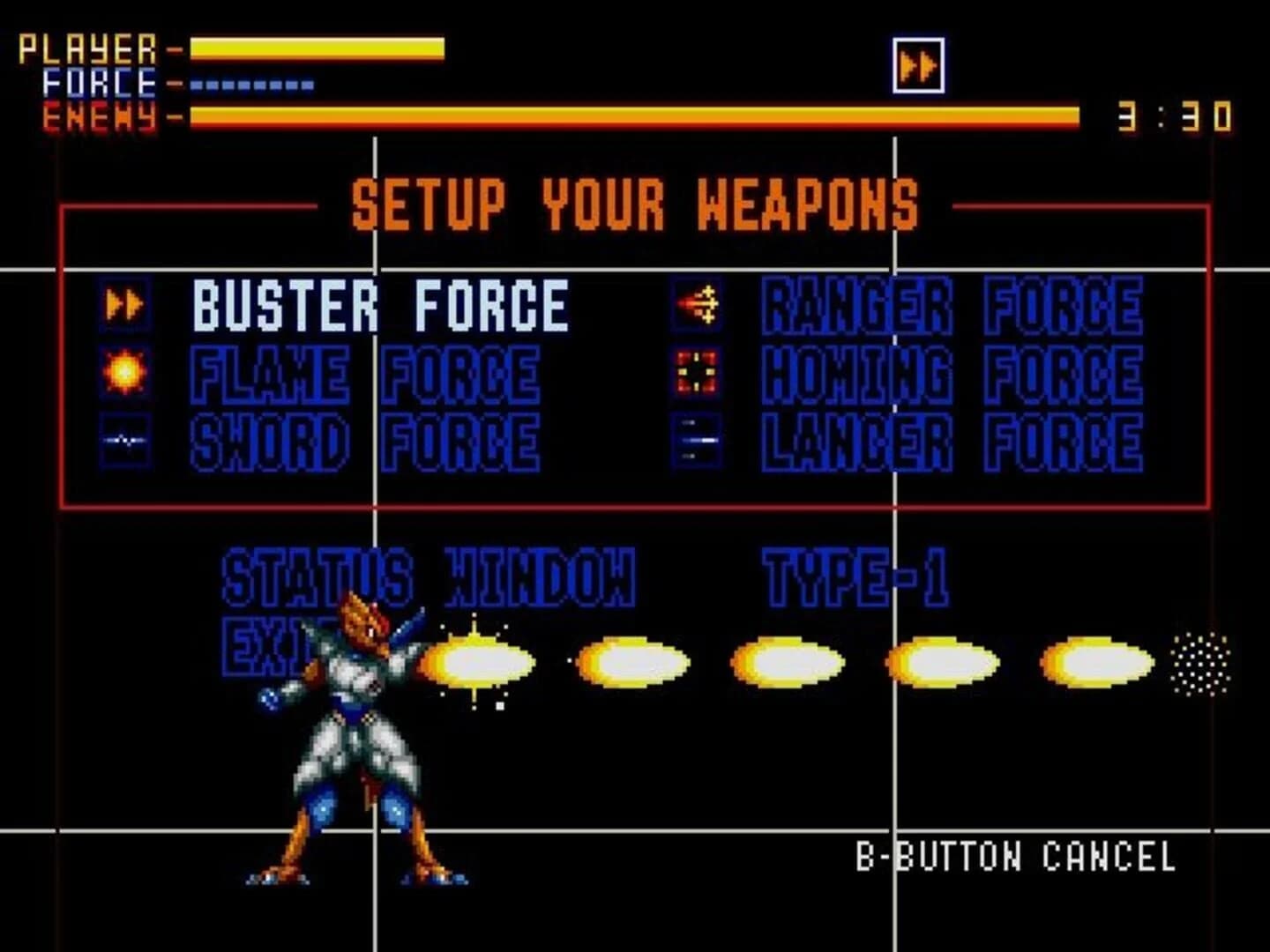Select the Buster Force double-arrow icon
1270x952 pixels.
coord(124,302)
